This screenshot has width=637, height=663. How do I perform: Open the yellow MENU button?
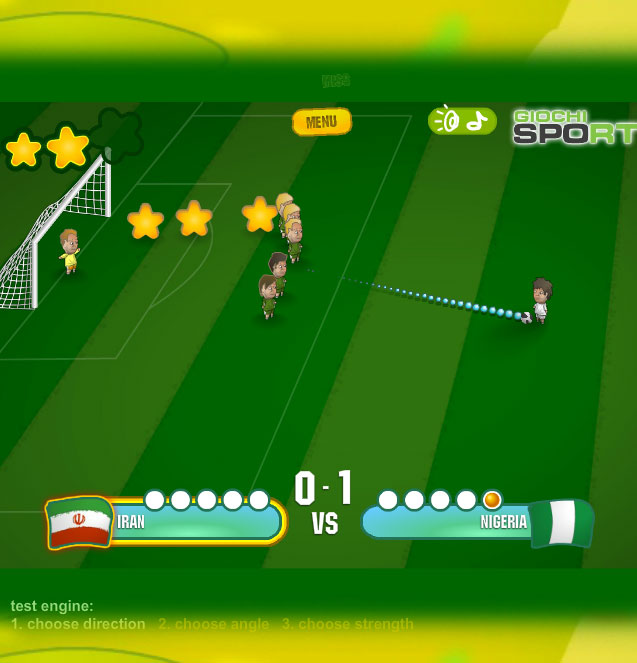click(321, 122)
